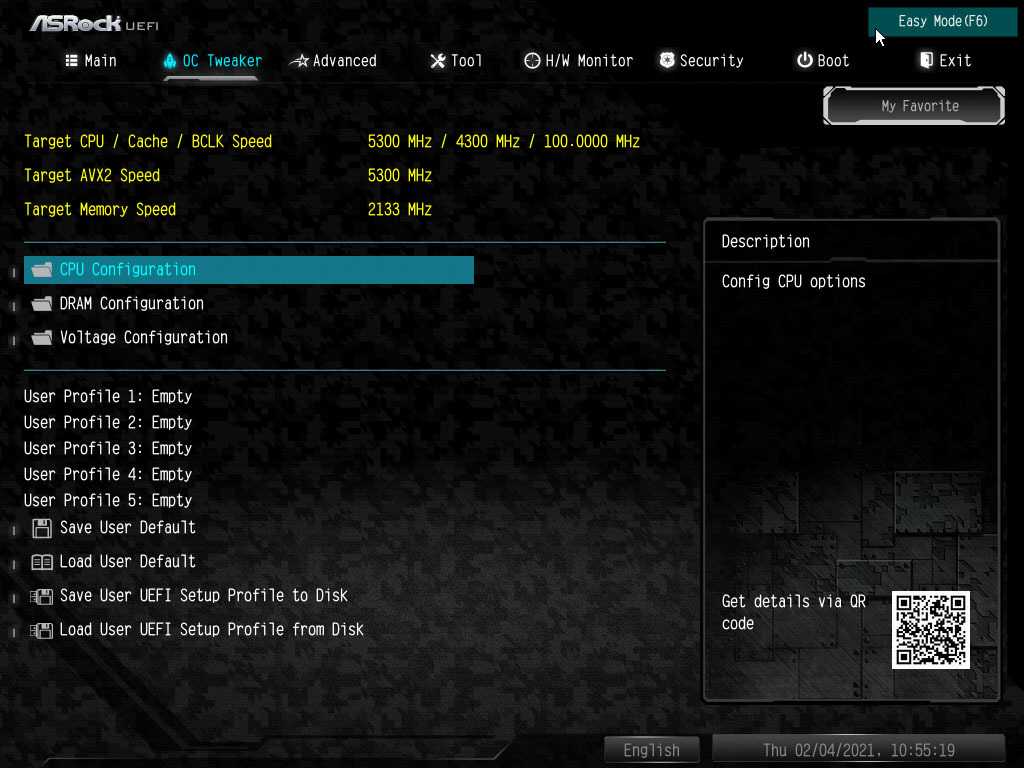Open the My Favorite page
Image resolution: width=1024 pixels, height=768 pixels.
(x=919, y=106)
